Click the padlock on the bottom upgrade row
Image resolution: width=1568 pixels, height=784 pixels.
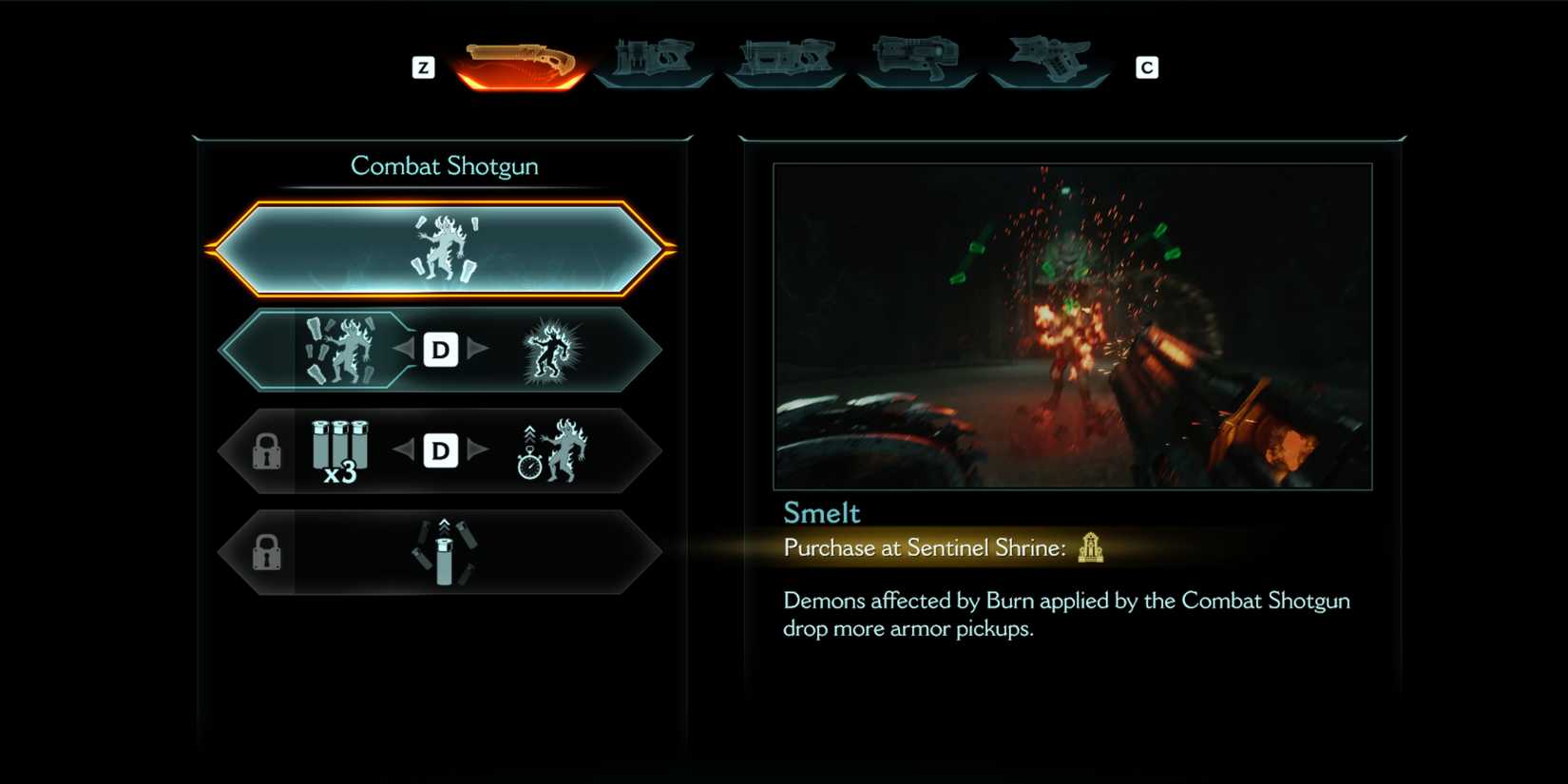pyautogui.click(x=269, y=551)
